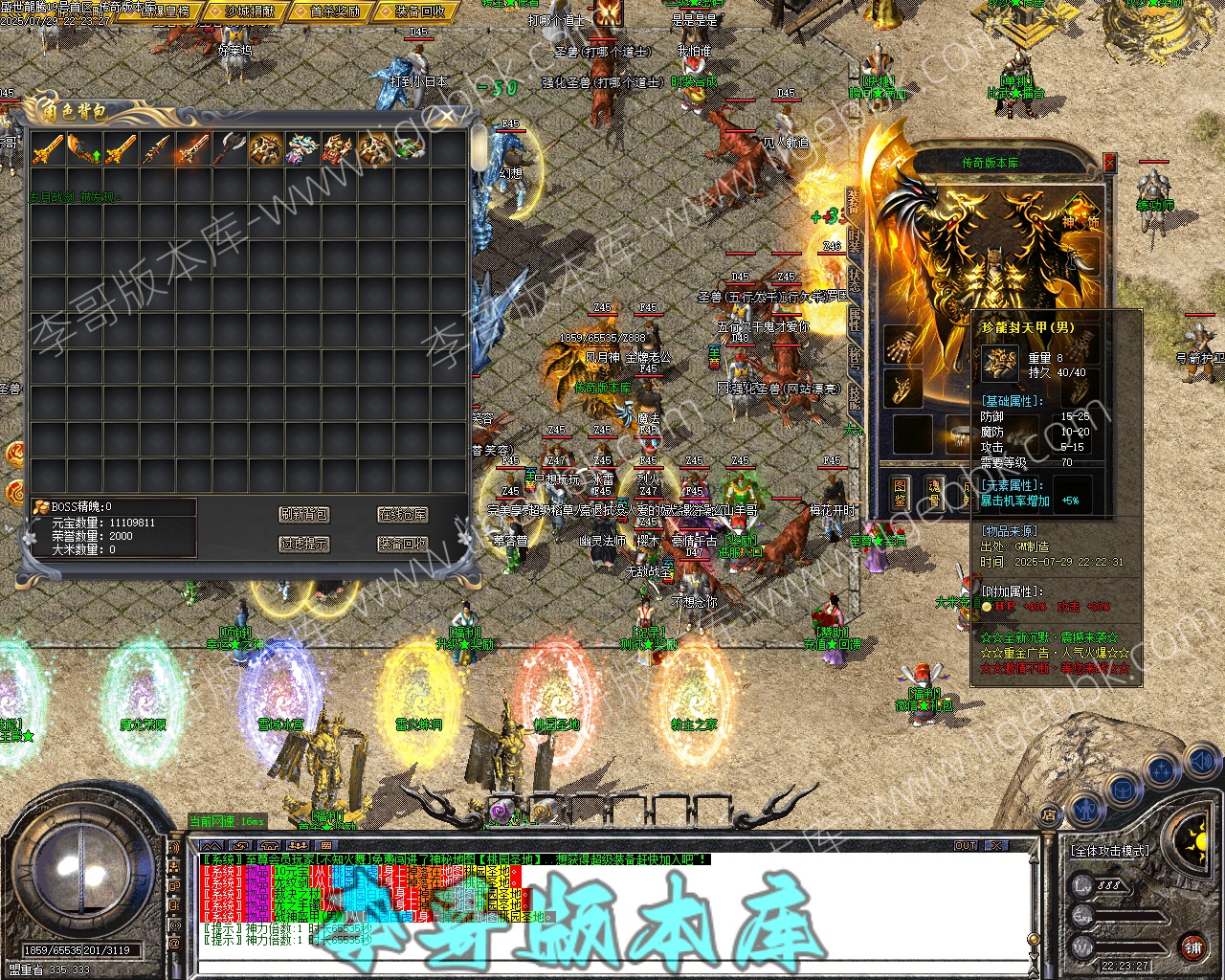The width and height of the screenshot is (1225, 980).
Task: Click the red 铺 shop button
Action: (1192, 947)
